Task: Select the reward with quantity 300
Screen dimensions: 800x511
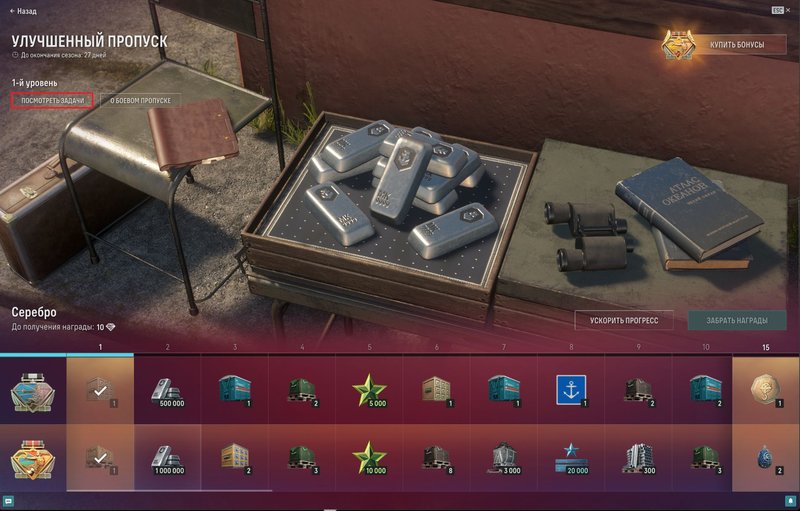Action: coord(638,458)
